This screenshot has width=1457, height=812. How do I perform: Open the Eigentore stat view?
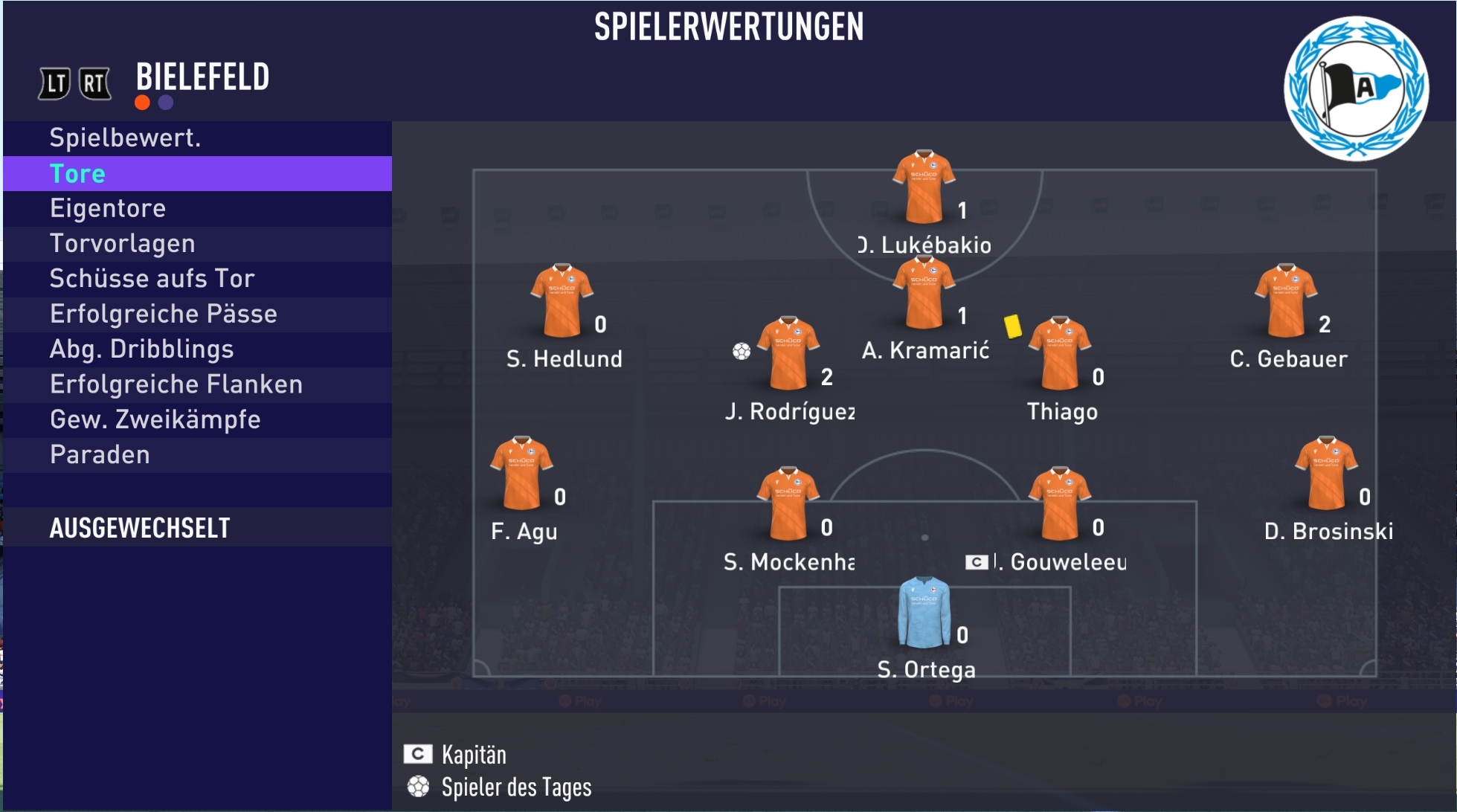[197, 209]
